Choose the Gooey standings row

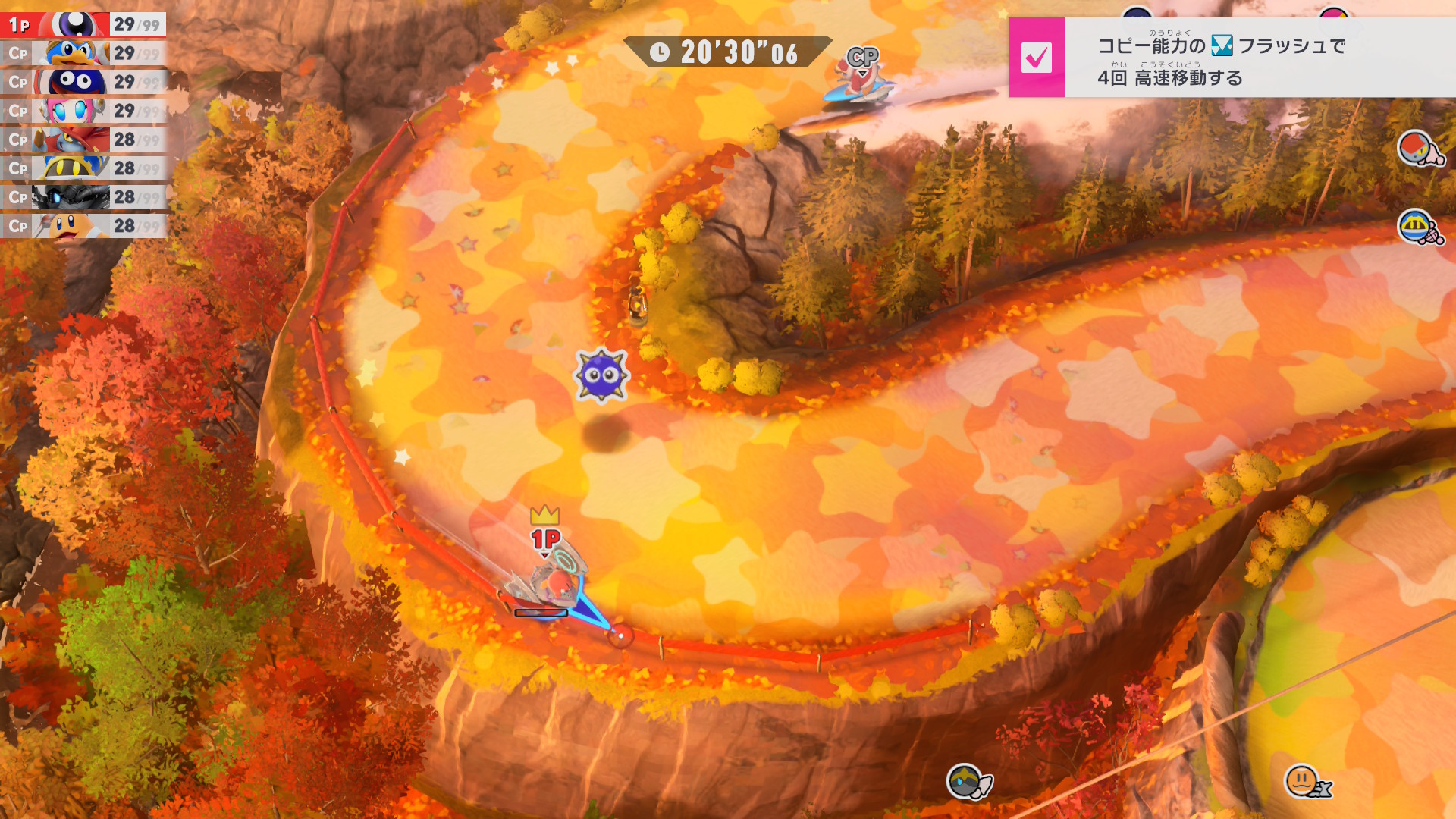coord(83,82)
